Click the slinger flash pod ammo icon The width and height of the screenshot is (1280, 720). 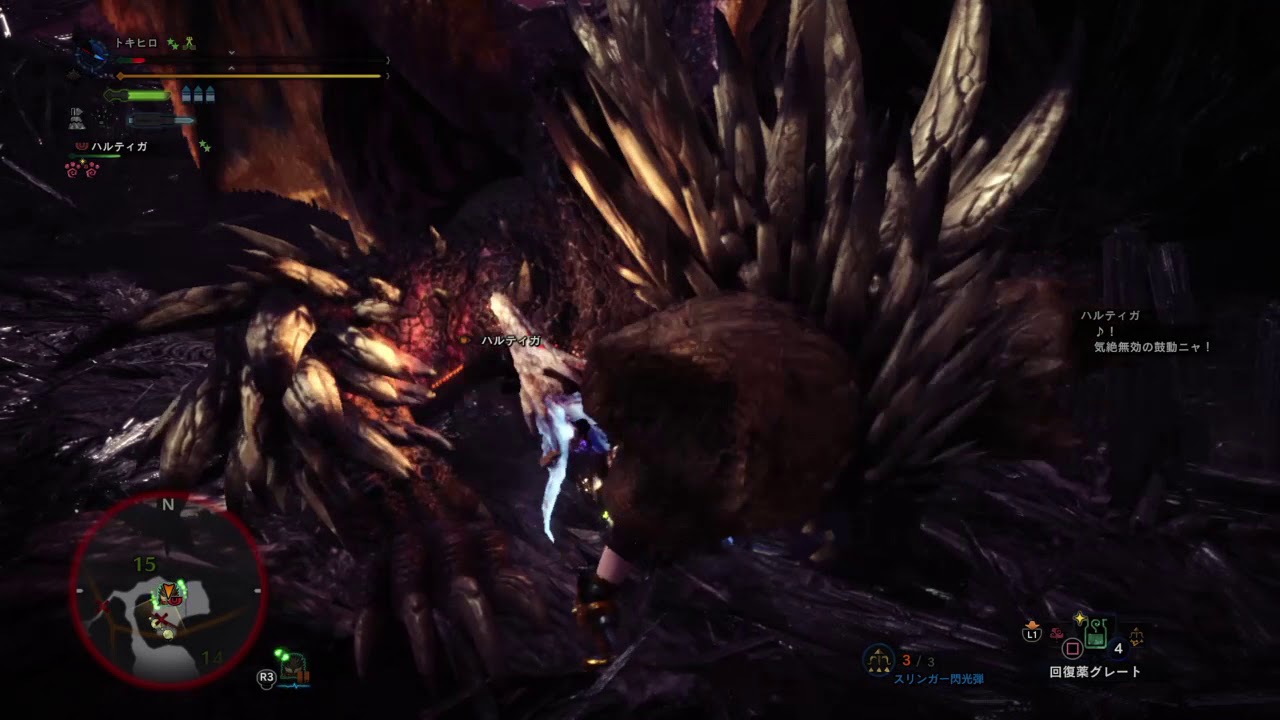pos(879,659)
